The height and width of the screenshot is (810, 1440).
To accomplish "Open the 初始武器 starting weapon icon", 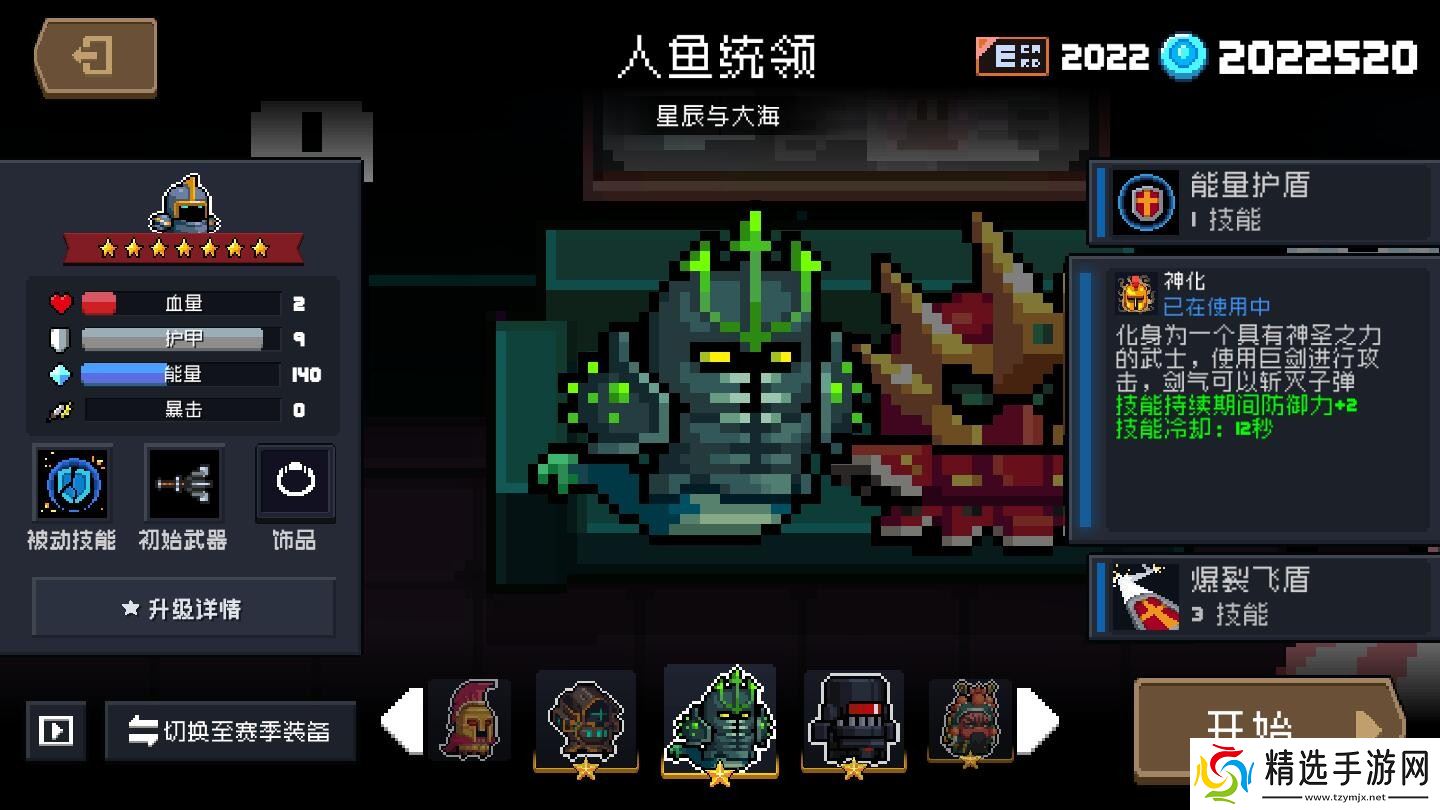I will coord(183,484).
